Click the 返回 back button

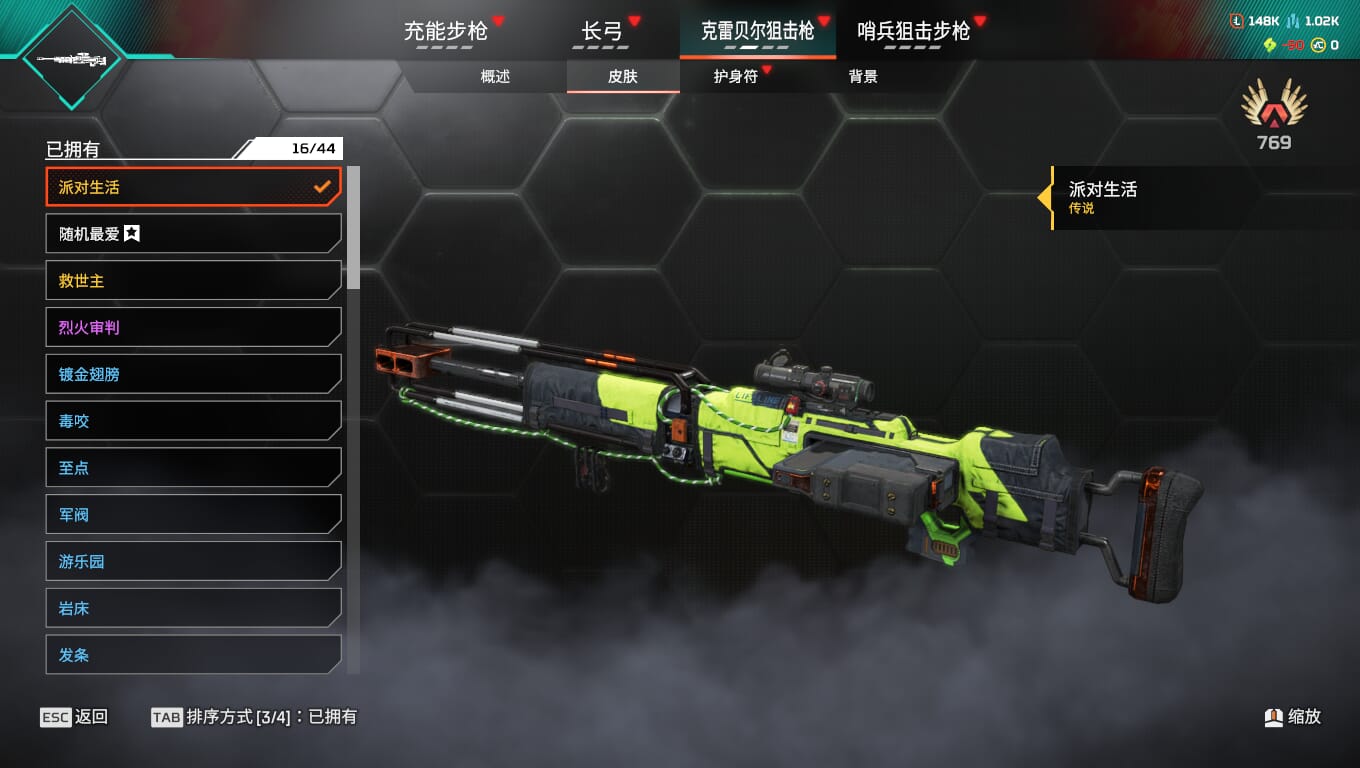pyautogui.click(x=75, y=717)
